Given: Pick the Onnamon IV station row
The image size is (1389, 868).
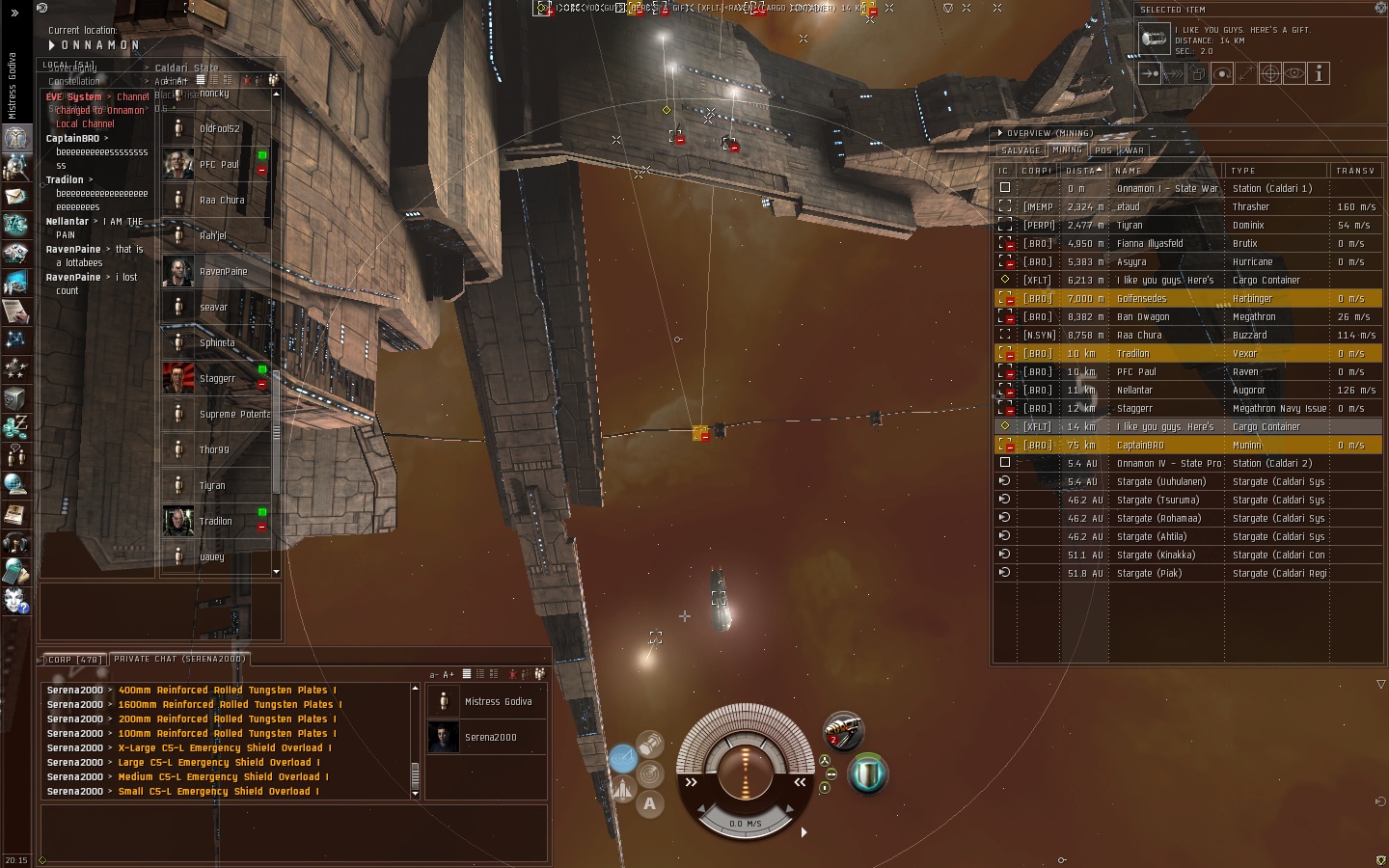Looking at the screenshot, I should [1168, 464].
